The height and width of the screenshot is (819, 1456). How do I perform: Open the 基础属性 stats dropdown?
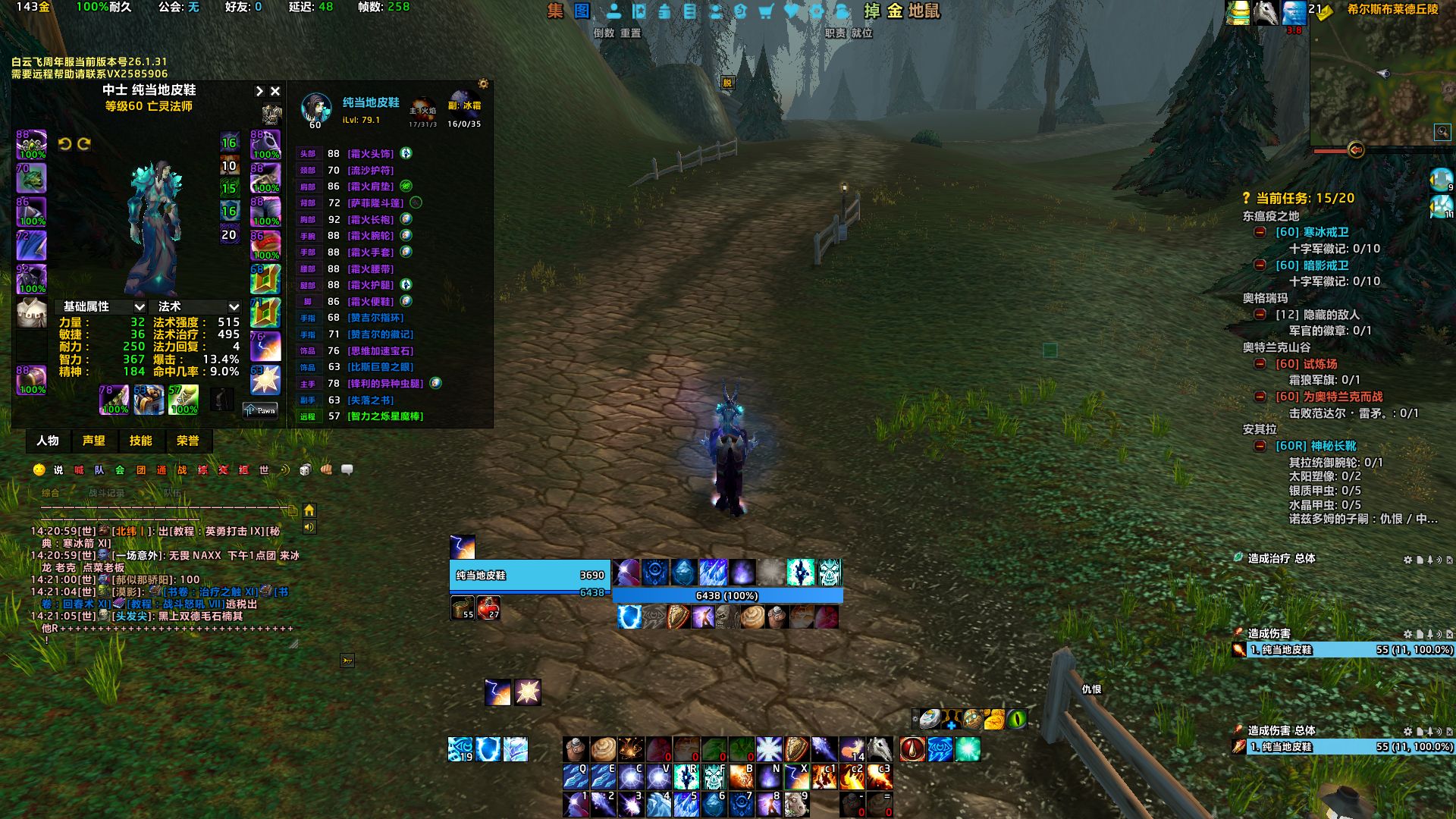click(x=103, y=306)
